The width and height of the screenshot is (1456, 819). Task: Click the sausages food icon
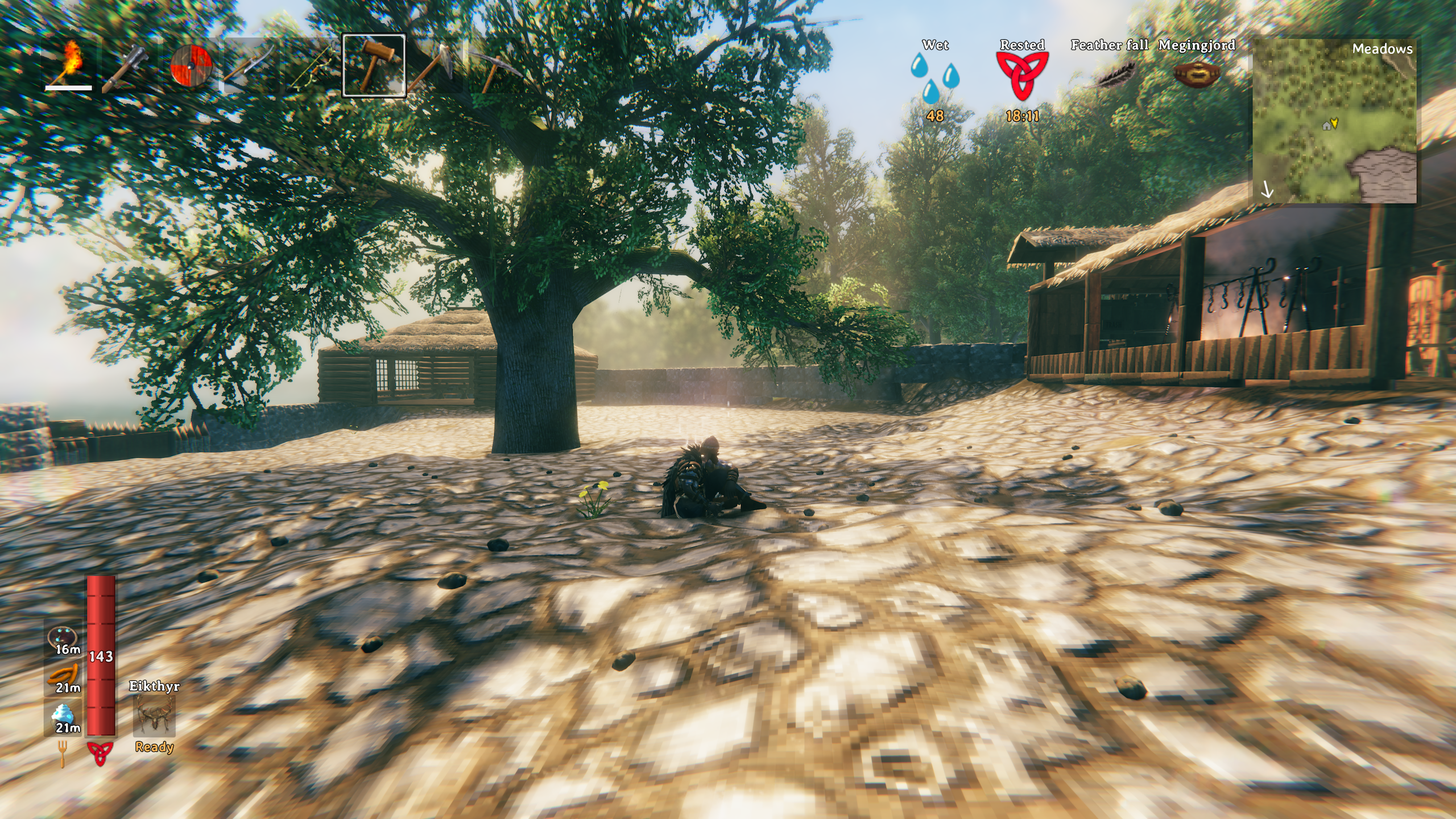tap(64, 677)
